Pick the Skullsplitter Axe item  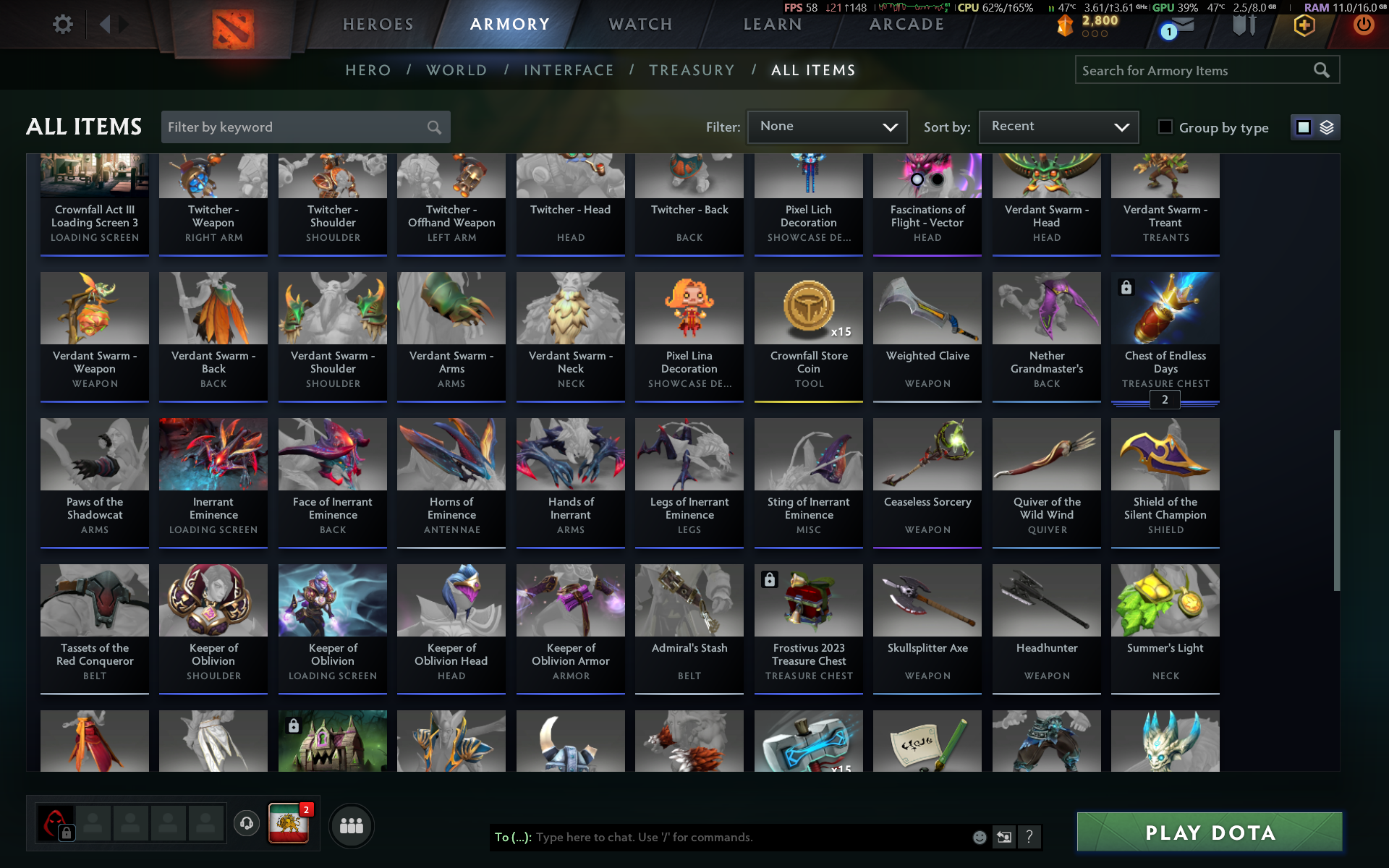pos(927,627)
